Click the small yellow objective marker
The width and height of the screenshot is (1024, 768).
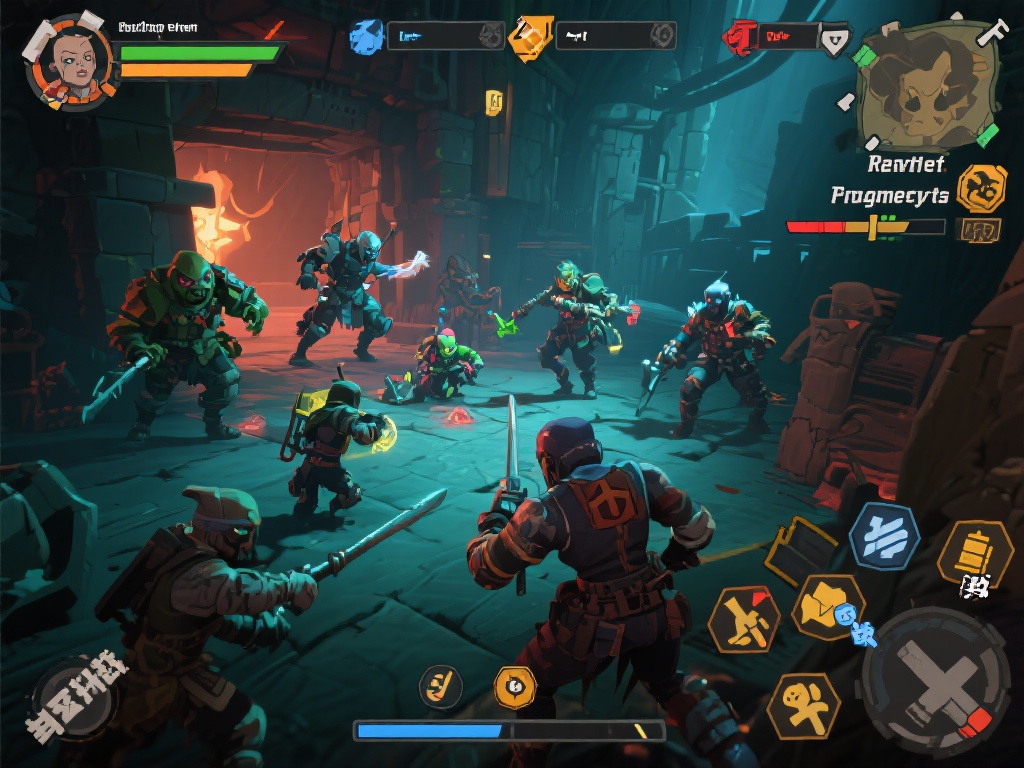tap(493, 100)
